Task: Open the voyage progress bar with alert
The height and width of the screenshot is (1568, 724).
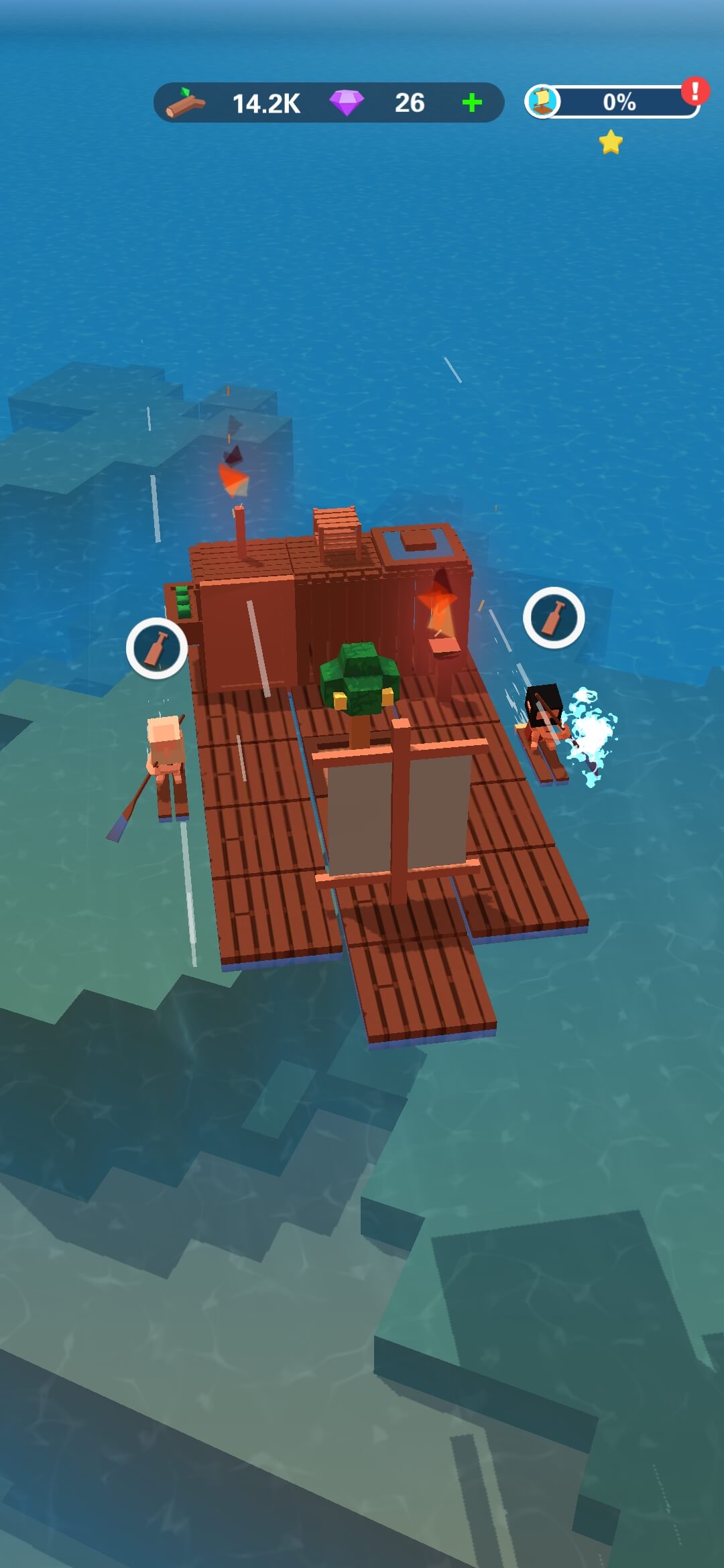Action: (x=613, y=102)
